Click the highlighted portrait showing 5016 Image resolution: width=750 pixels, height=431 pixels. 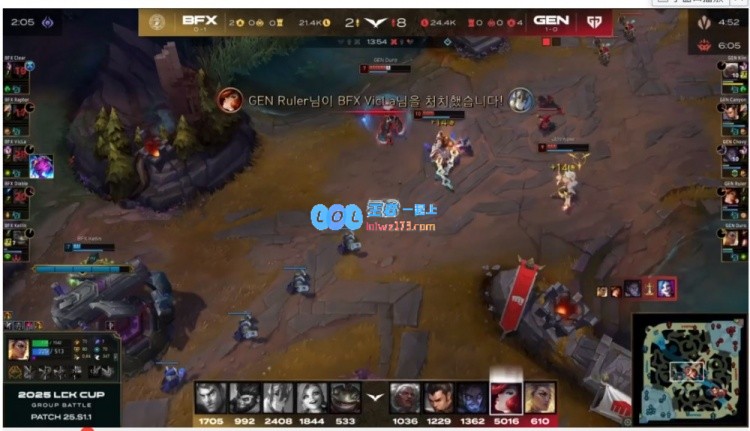point(505,397)
